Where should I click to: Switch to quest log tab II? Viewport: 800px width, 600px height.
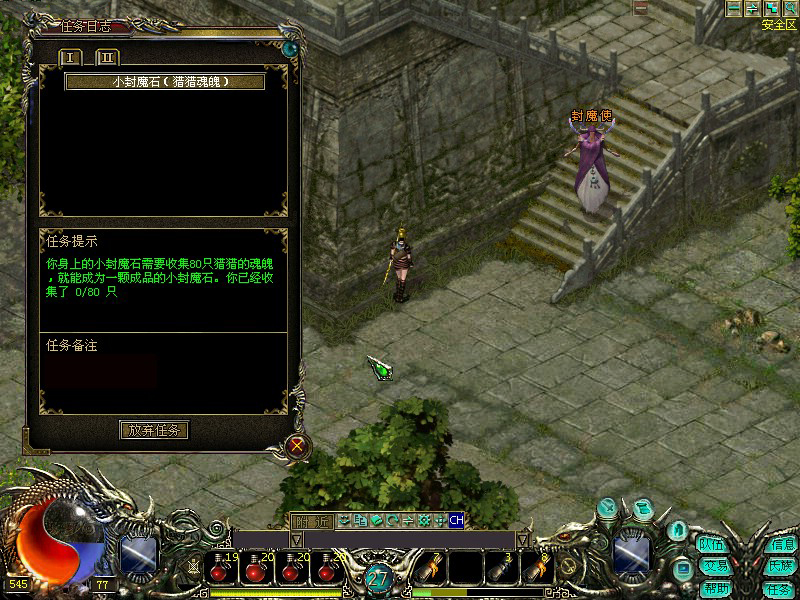[106, 57]
